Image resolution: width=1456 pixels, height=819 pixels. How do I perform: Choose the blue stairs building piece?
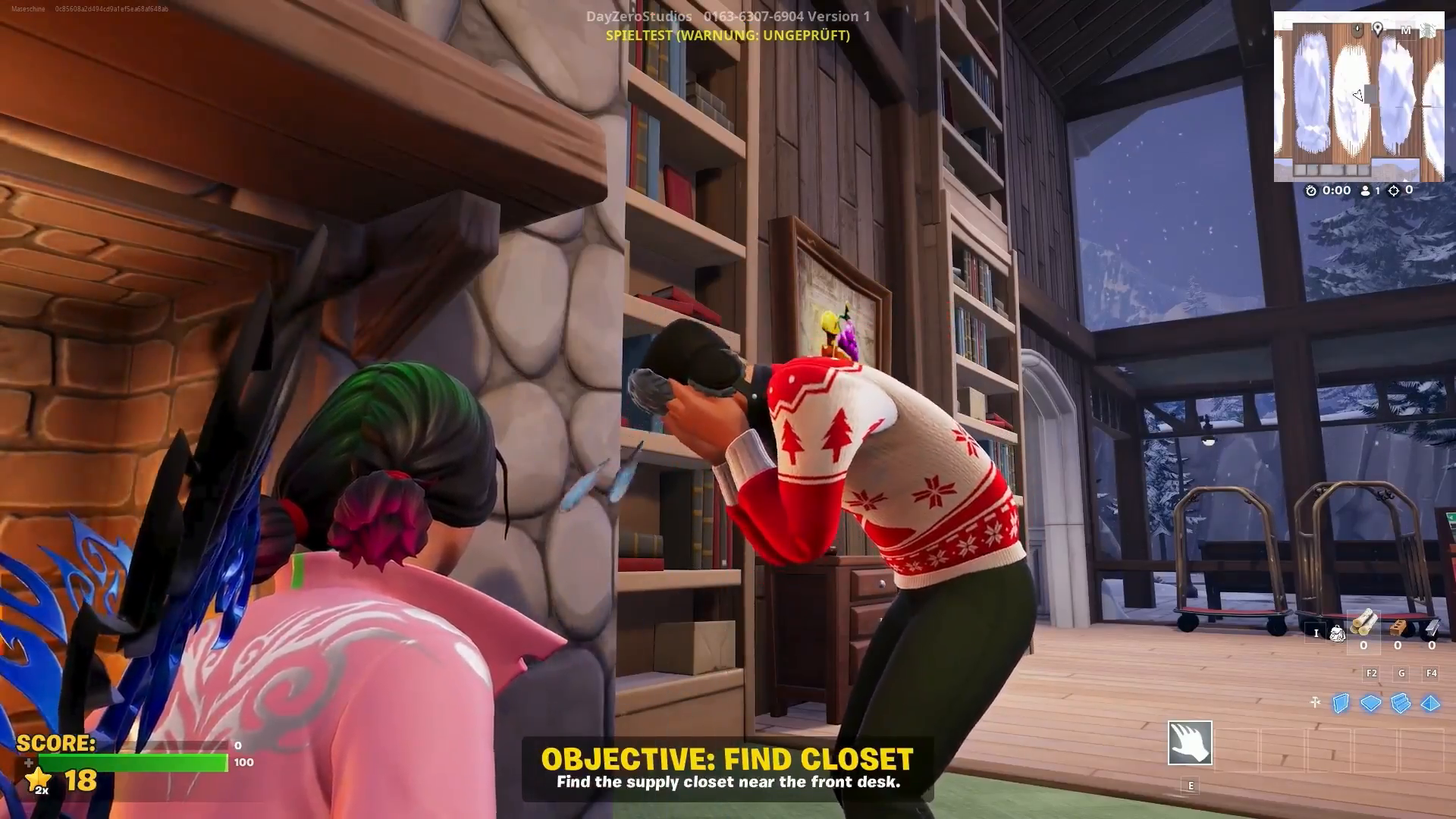tap(1401, 704)
